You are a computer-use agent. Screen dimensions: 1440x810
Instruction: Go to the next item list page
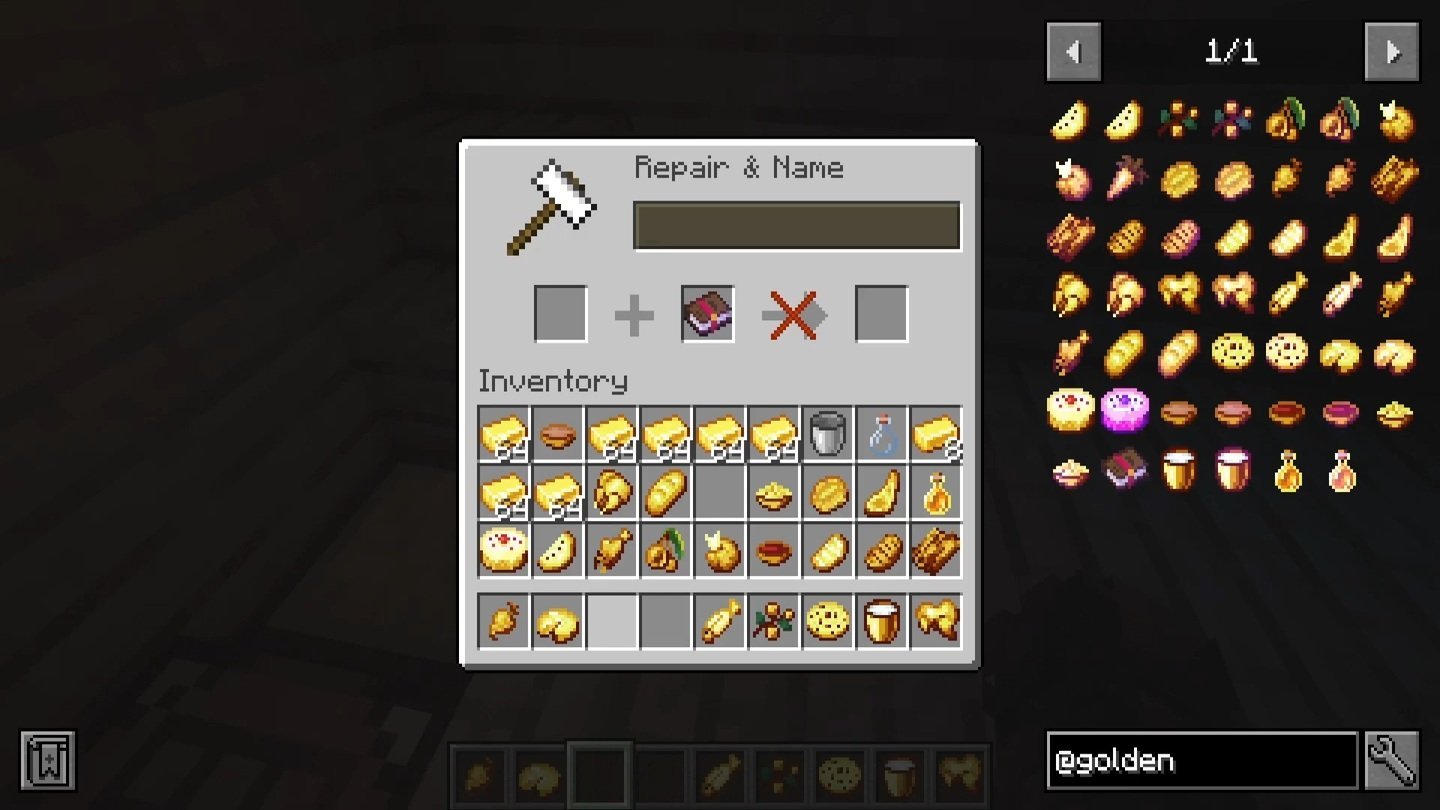pyautogui.click(x=1392, y=51)
